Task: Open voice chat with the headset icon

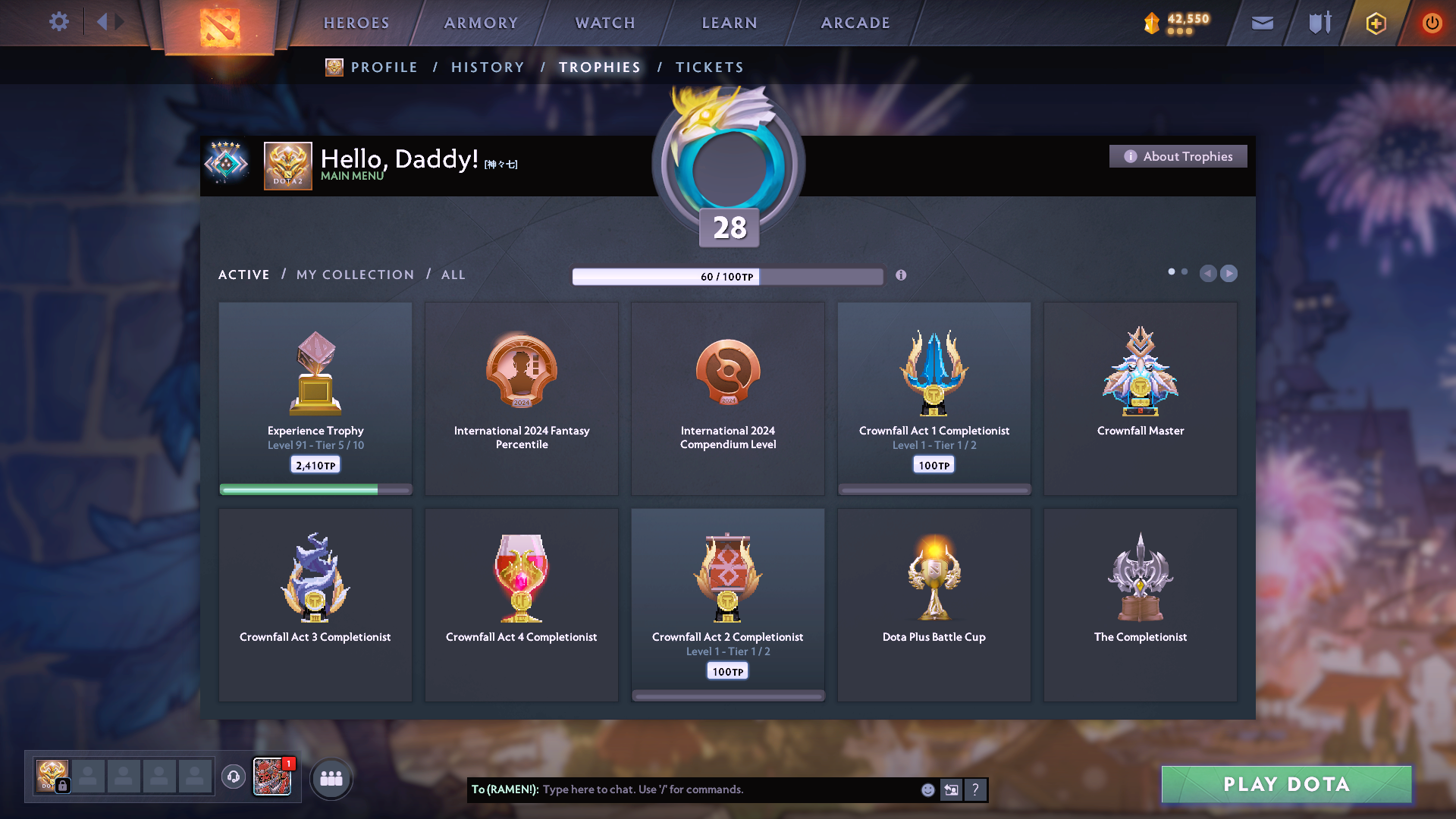Action: tap(233, 777)
